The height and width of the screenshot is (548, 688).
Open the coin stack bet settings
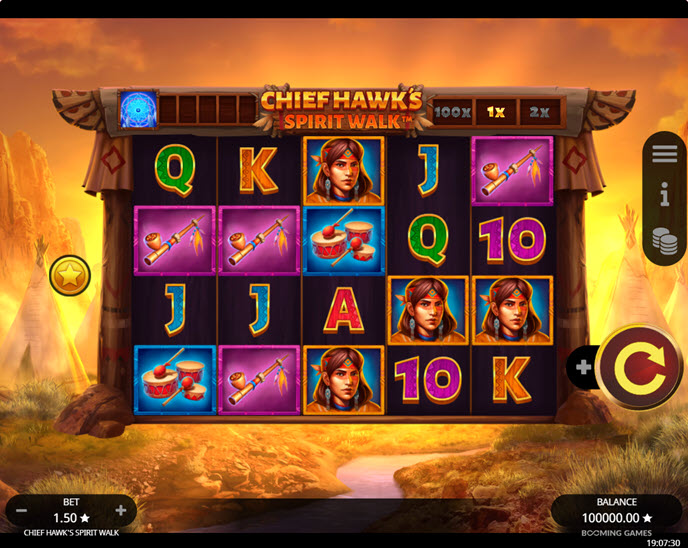[665, 240]
